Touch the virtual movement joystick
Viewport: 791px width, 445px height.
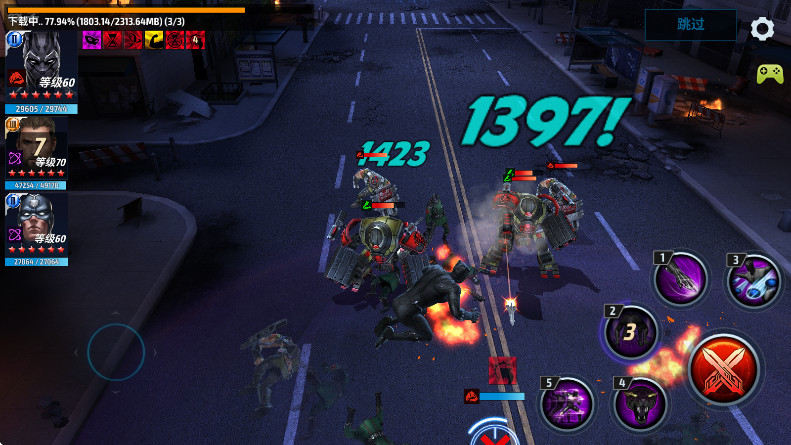coord(116,351)
